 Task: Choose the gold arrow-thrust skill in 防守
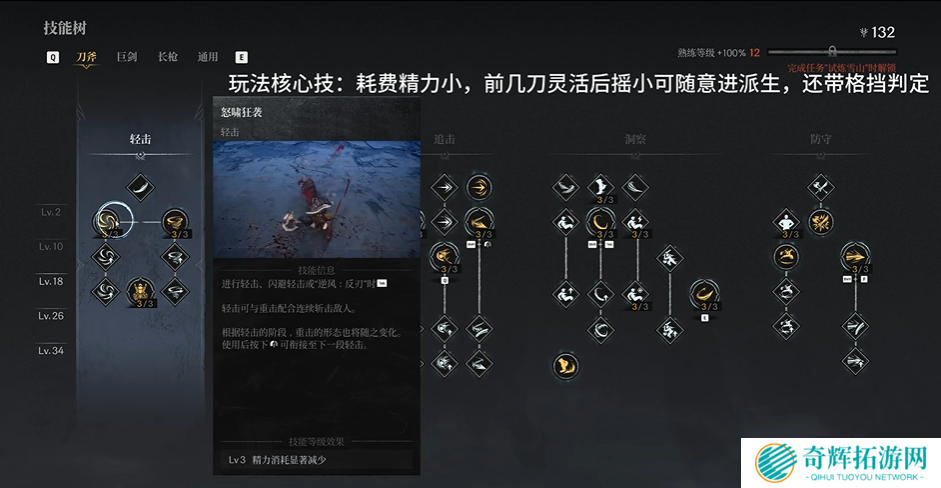[x=855, y=257]
